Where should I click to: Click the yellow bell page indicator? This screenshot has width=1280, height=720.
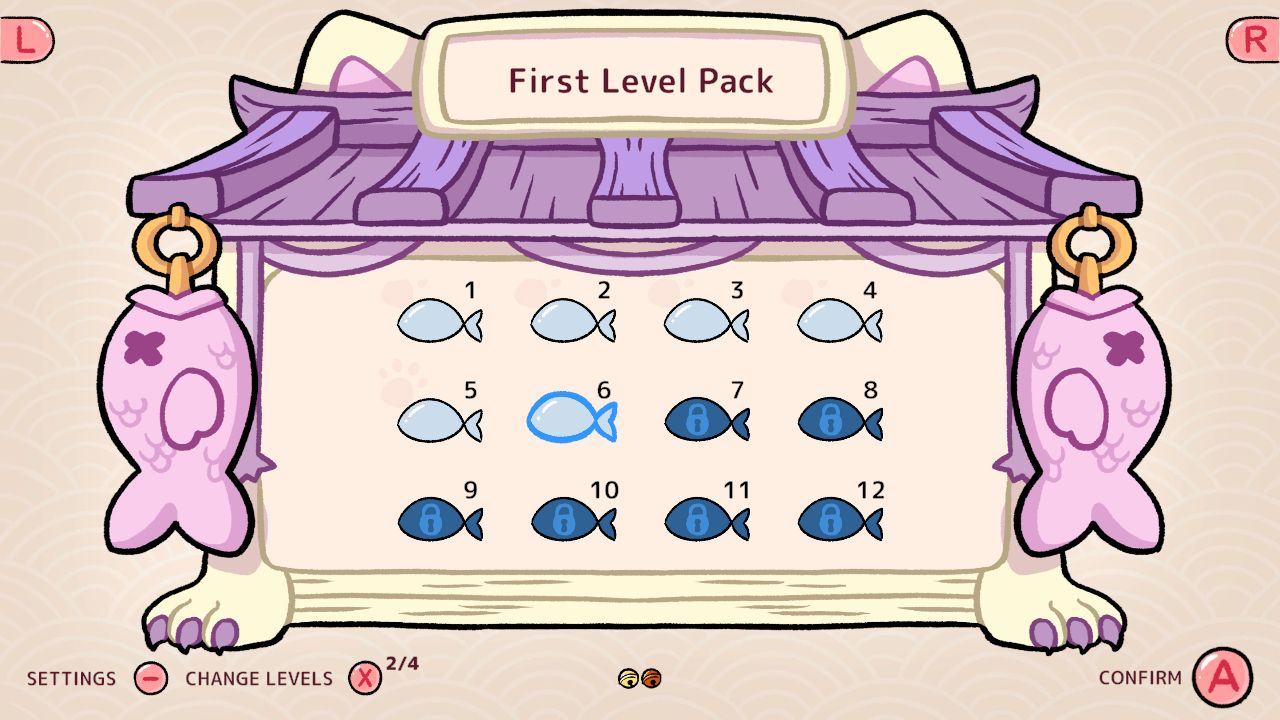tap(629, 677)
